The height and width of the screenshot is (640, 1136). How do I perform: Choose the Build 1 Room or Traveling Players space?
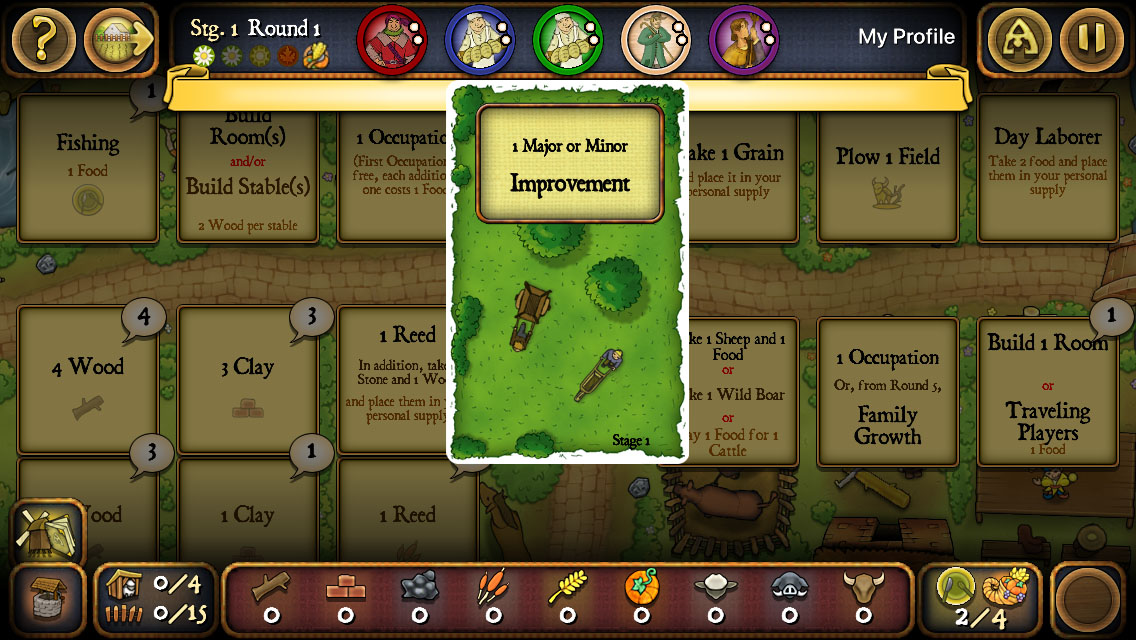click(1047, 392)
